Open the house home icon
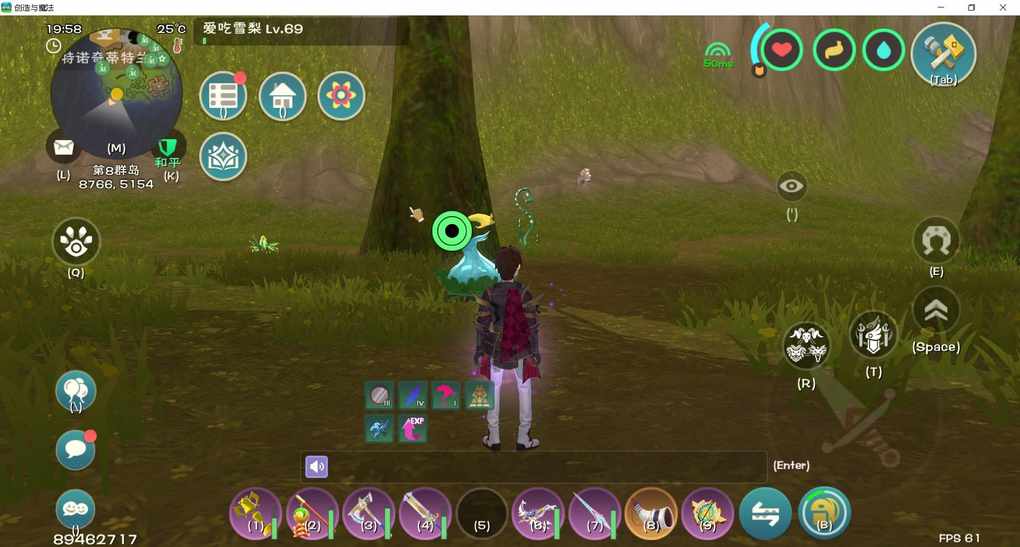This screenshot has width=1020, height=547. click(x=283, y=96)
